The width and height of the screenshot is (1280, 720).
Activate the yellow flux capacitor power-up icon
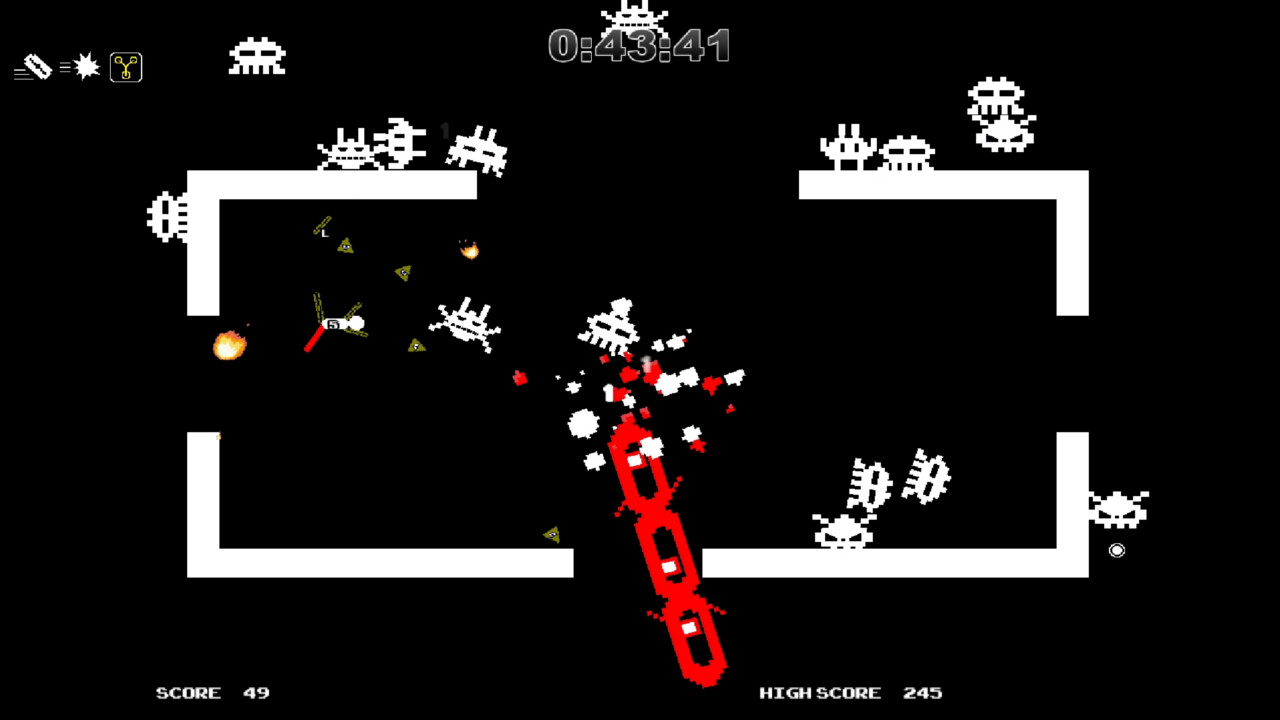click(x=125, y=66)
